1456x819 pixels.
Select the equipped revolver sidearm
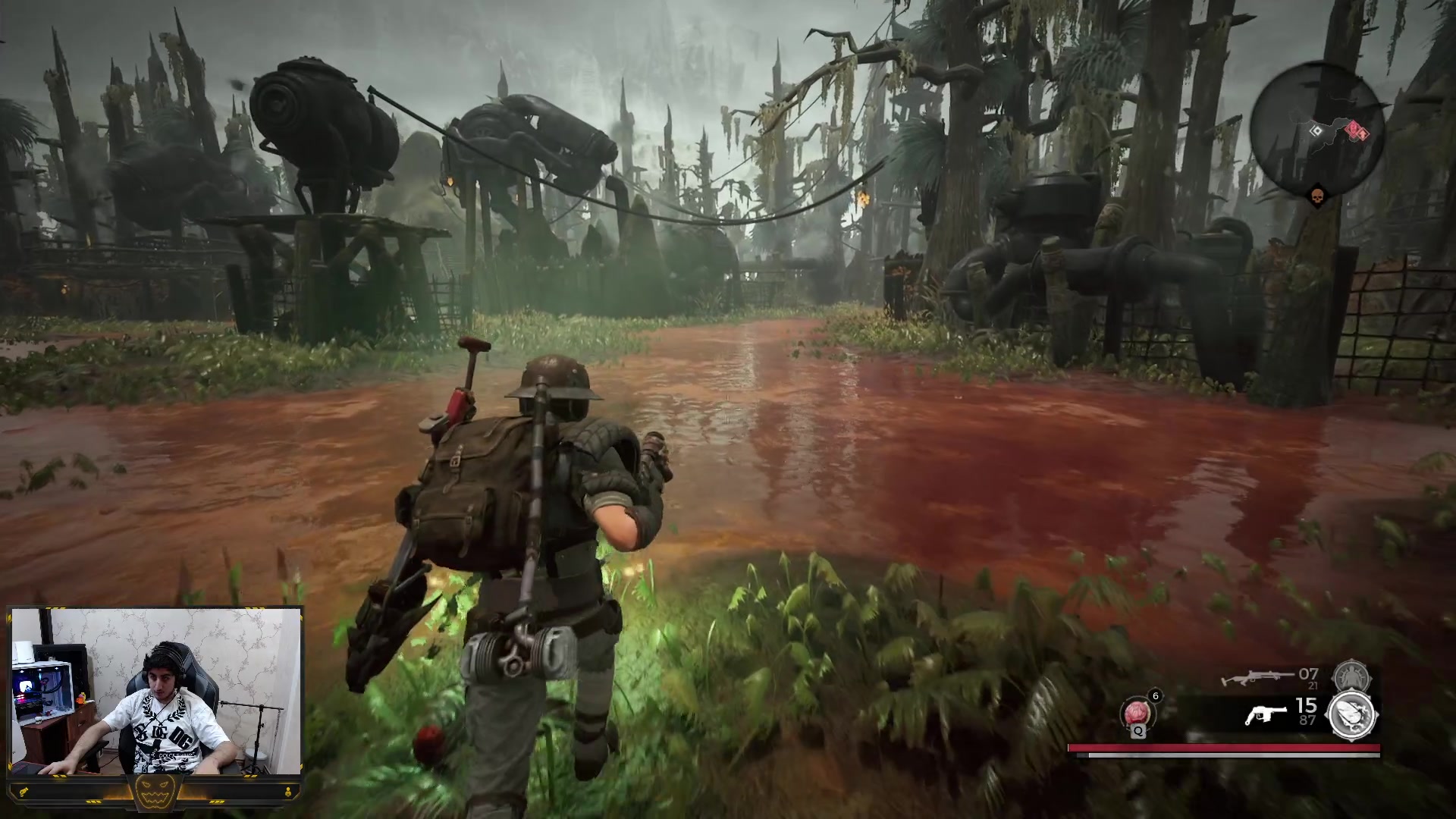click(x=1266, y=714)
